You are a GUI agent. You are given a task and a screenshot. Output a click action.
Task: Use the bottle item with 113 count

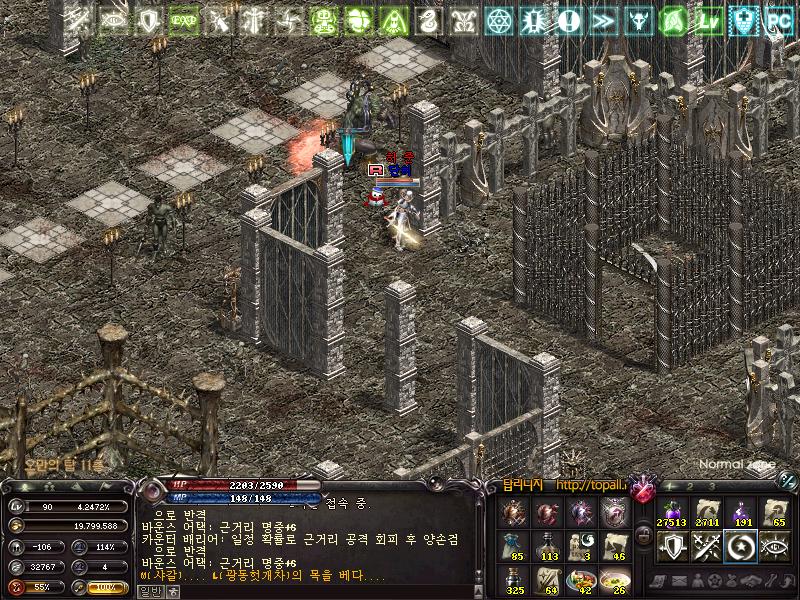[x=549, y=546]
